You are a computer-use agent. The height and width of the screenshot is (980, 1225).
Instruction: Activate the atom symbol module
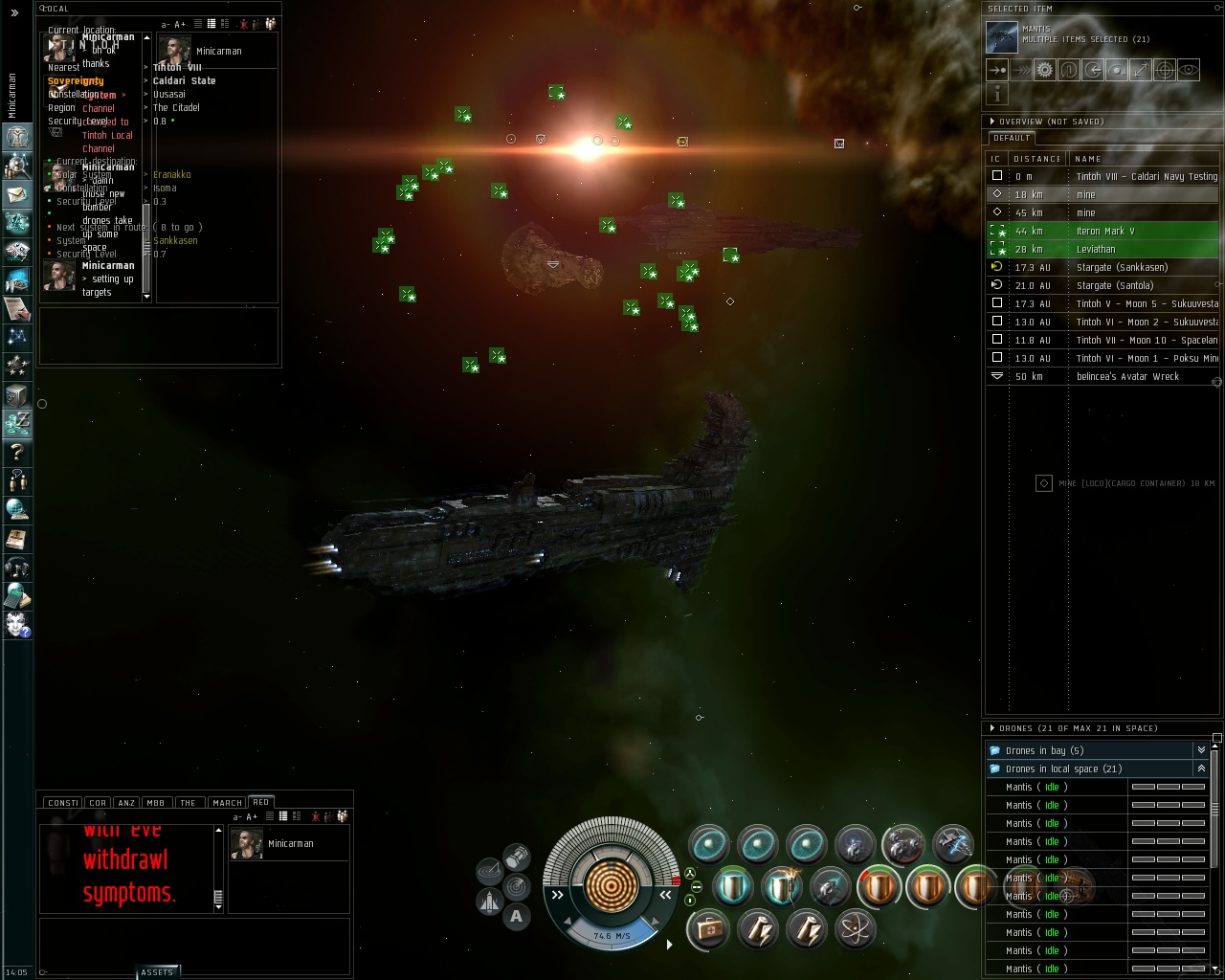(854, 928)
